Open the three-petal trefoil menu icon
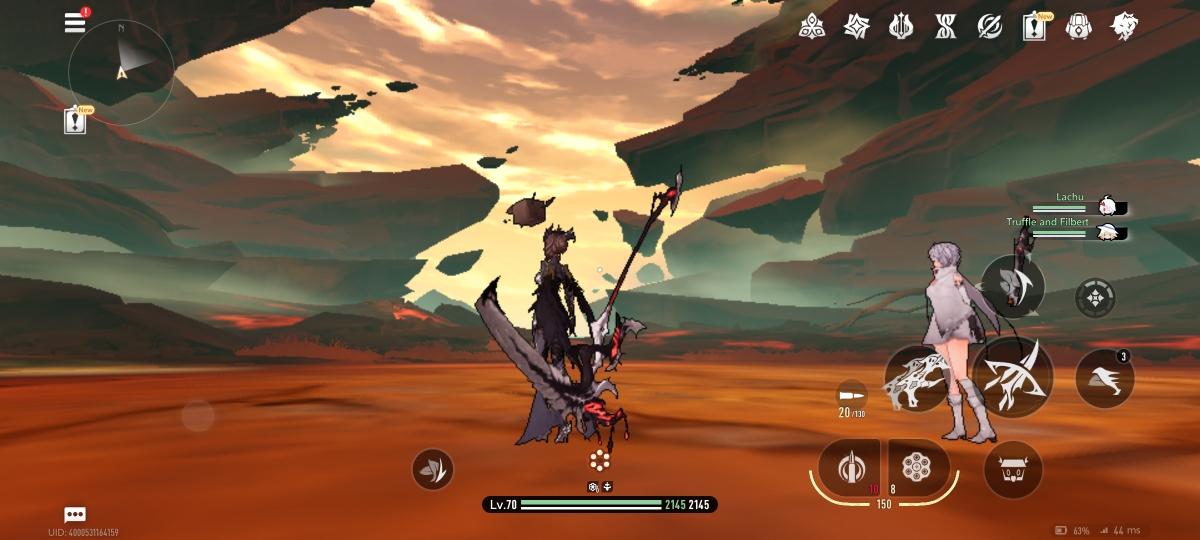The image size is (1200, 540). point(812,27)
